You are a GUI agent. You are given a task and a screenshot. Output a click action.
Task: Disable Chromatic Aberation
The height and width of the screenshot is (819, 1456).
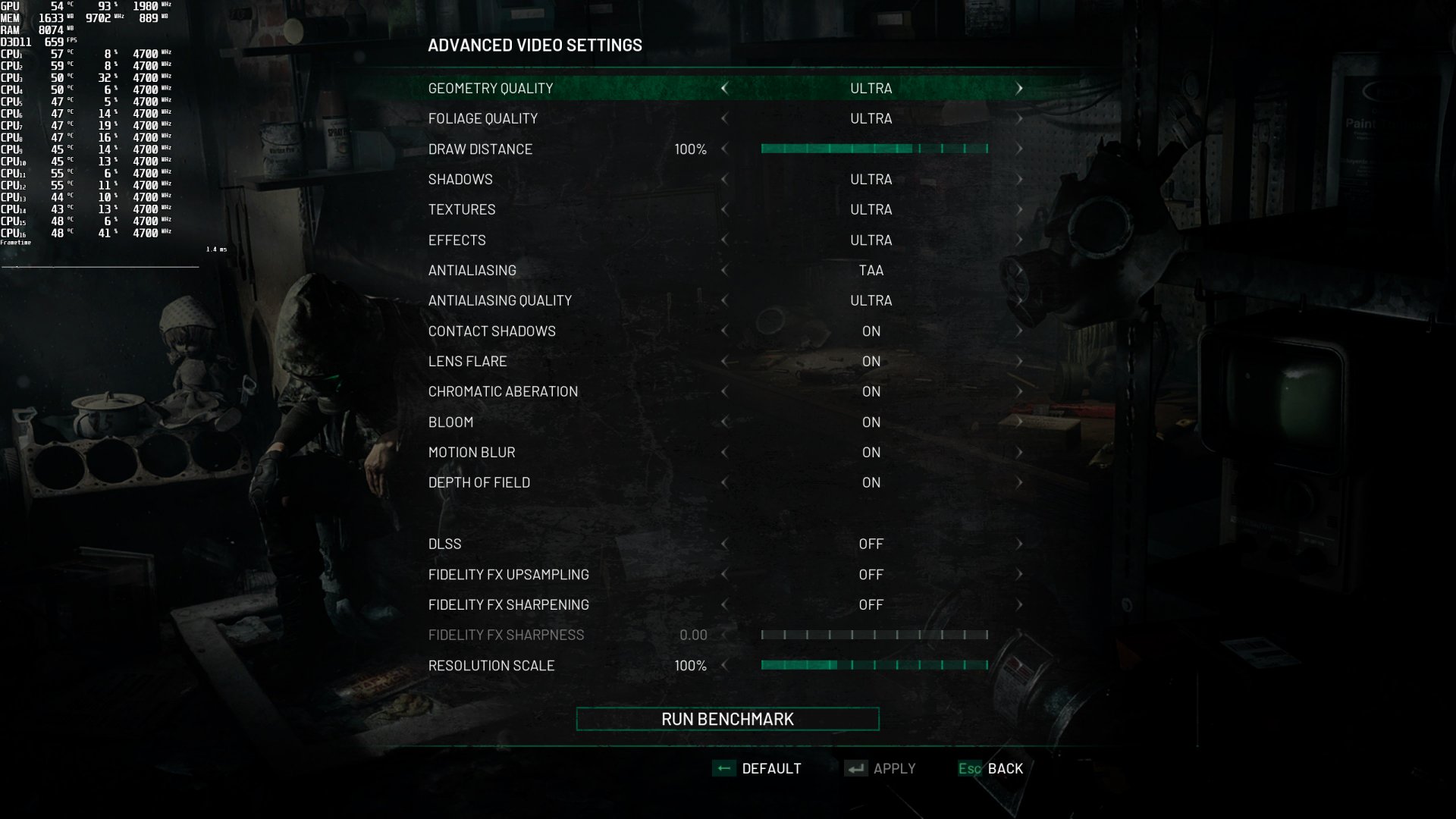coord(1020,391)
